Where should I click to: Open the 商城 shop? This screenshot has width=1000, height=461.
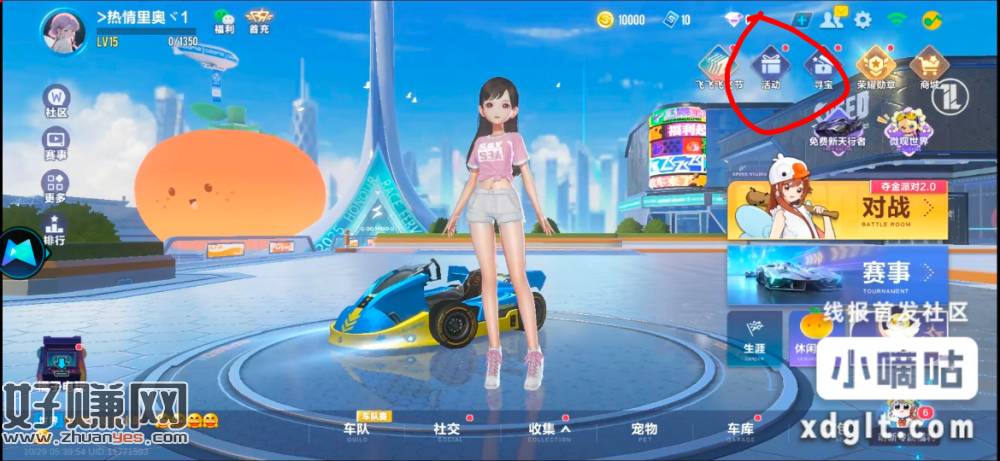pyautogui.click(x=929, y=67)
